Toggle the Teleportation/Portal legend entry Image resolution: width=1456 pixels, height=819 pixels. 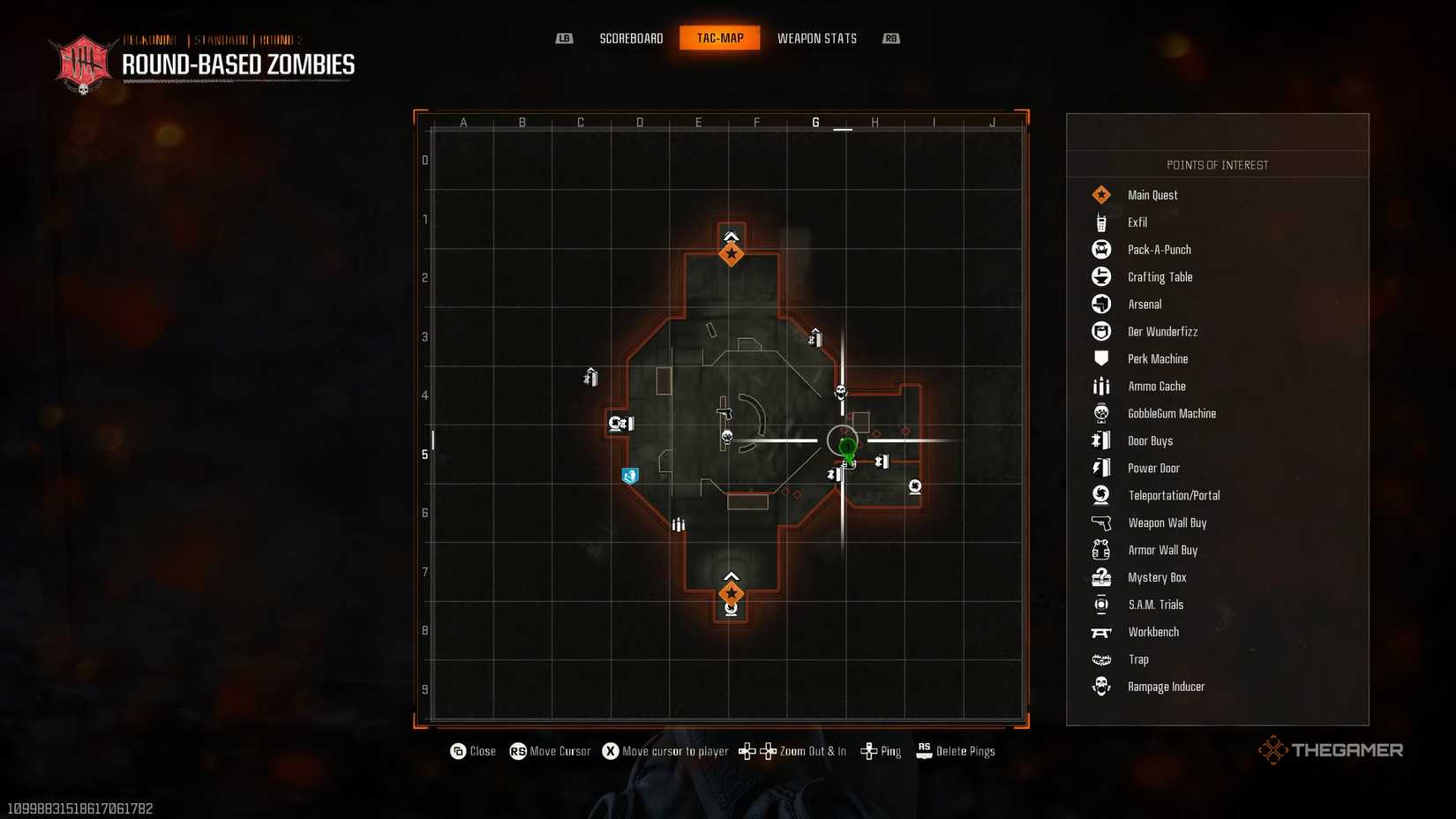(x=1101, y=495)
